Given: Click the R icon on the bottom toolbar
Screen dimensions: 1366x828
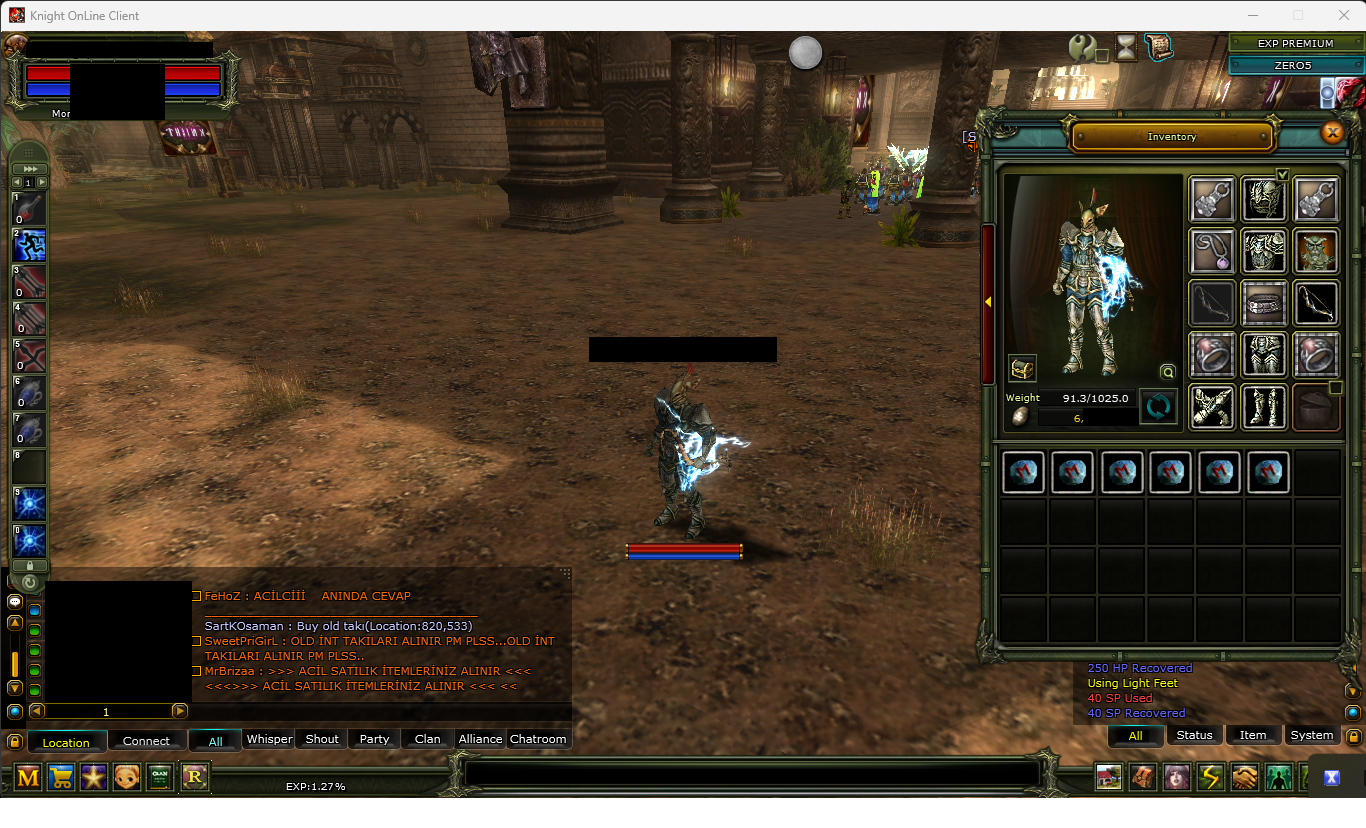Looking at the screenshot, I should coord(193,777).
